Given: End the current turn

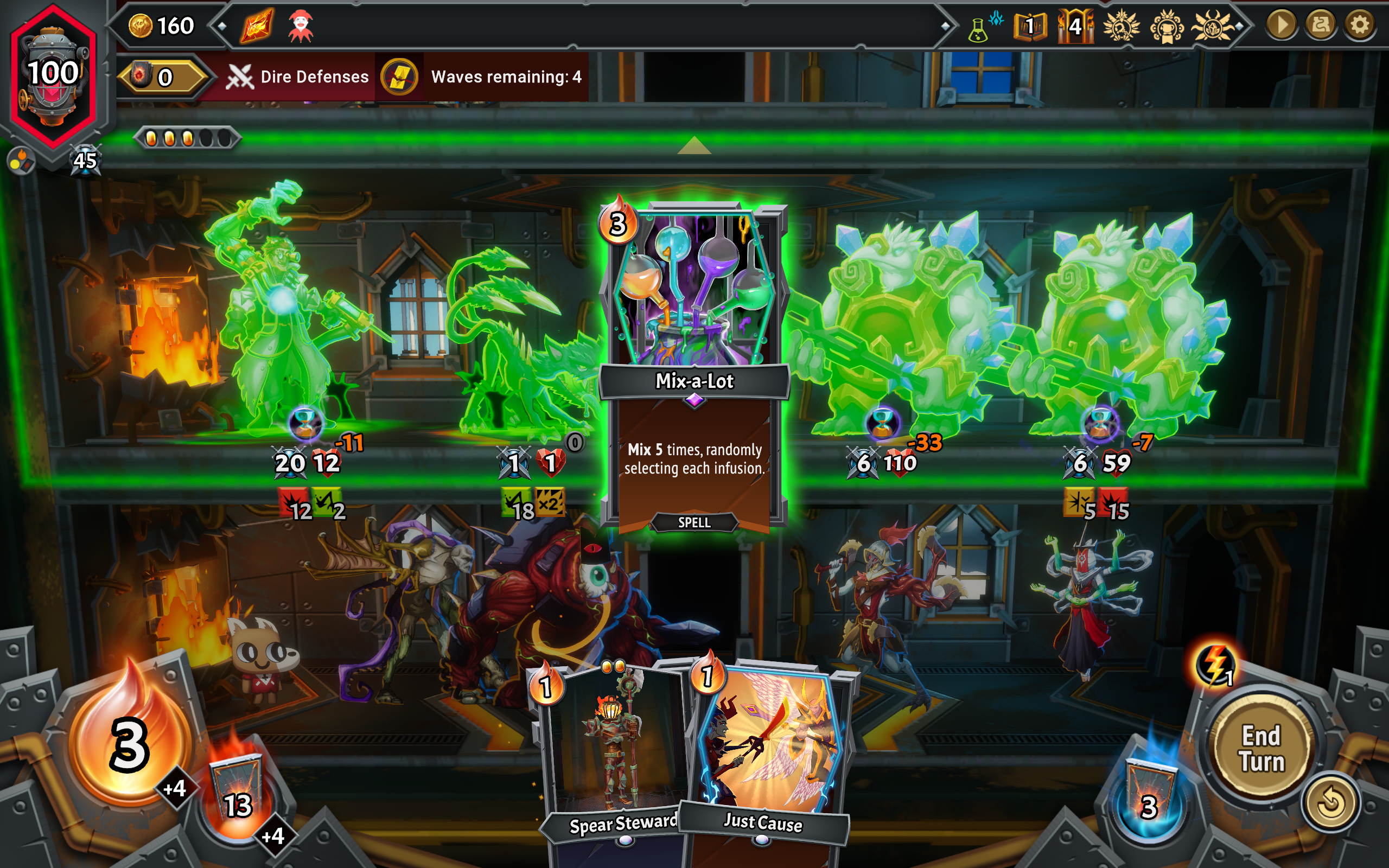Looking at the screenshot, I should click(1261, 749).
